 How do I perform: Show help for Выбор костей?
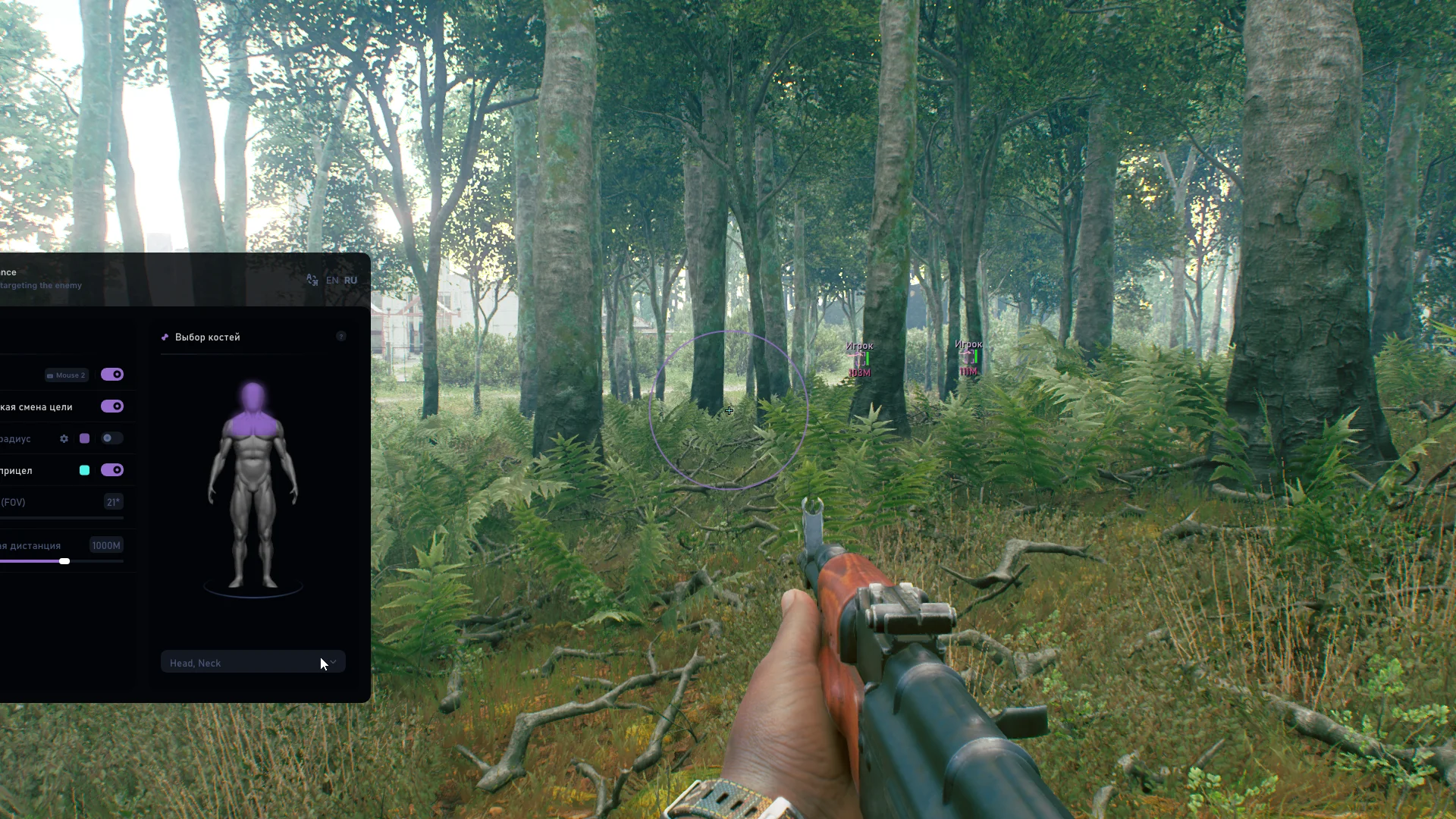341,337
